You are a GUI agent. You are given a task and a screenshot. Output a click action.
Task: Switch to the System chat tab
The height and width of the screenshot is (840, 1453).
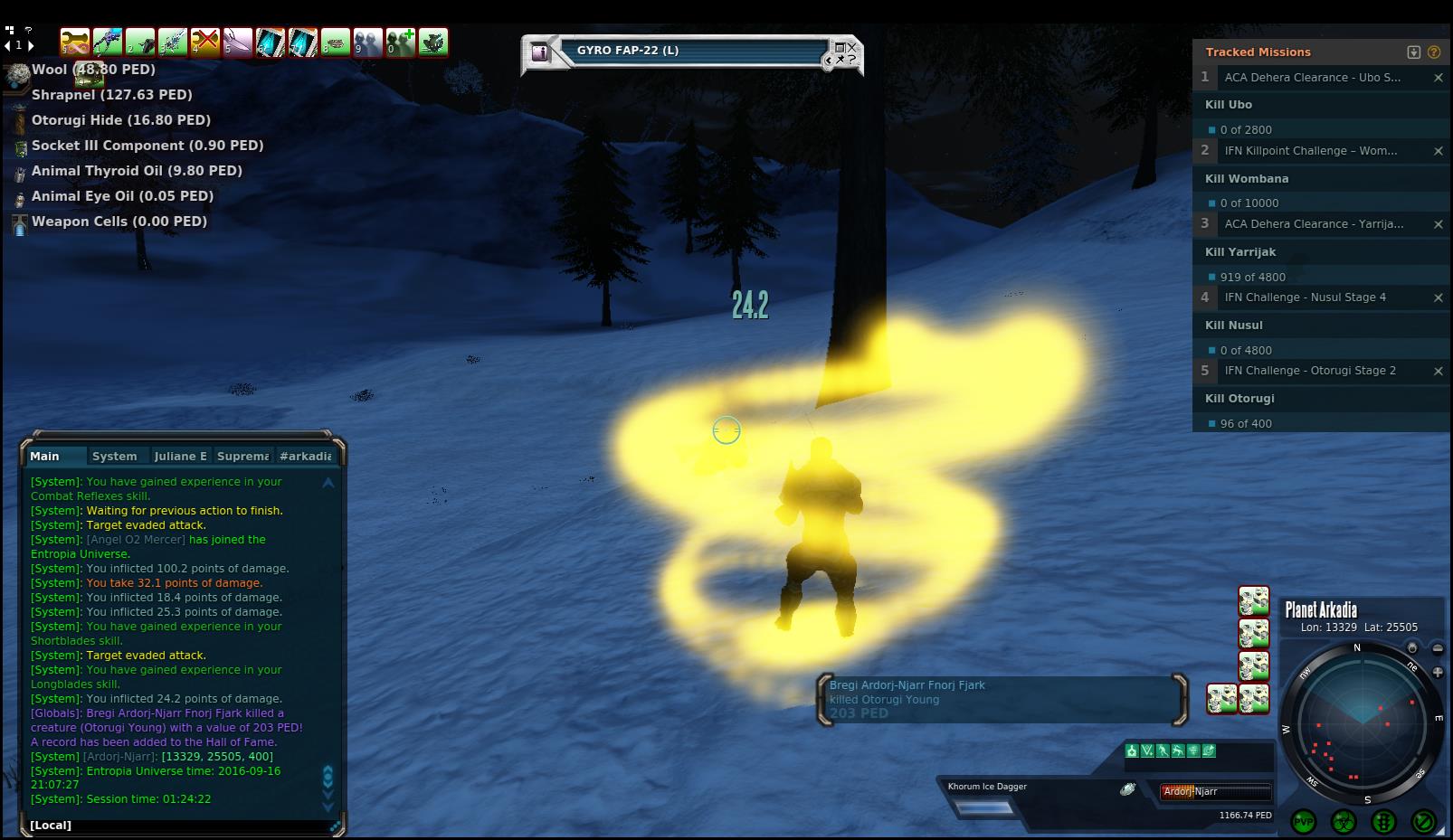click(x=114, y=457)
